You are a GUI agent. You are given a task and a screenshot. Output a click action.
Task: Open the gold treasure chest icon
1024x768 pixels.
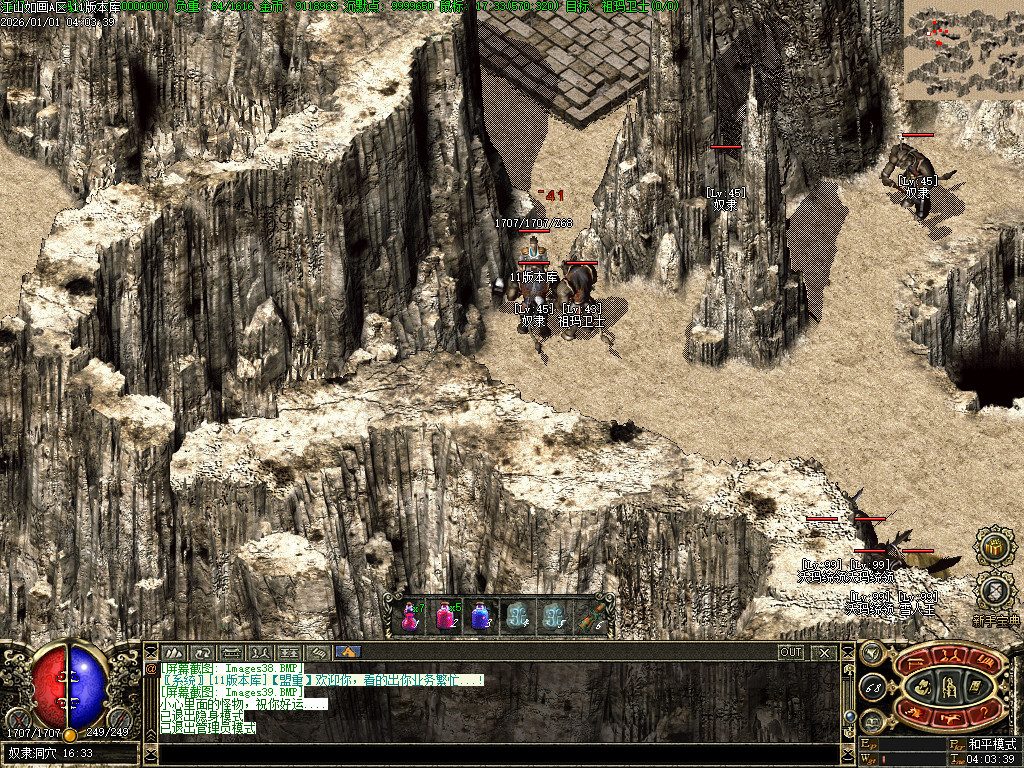pyautogui.click(x=994, y=546)
